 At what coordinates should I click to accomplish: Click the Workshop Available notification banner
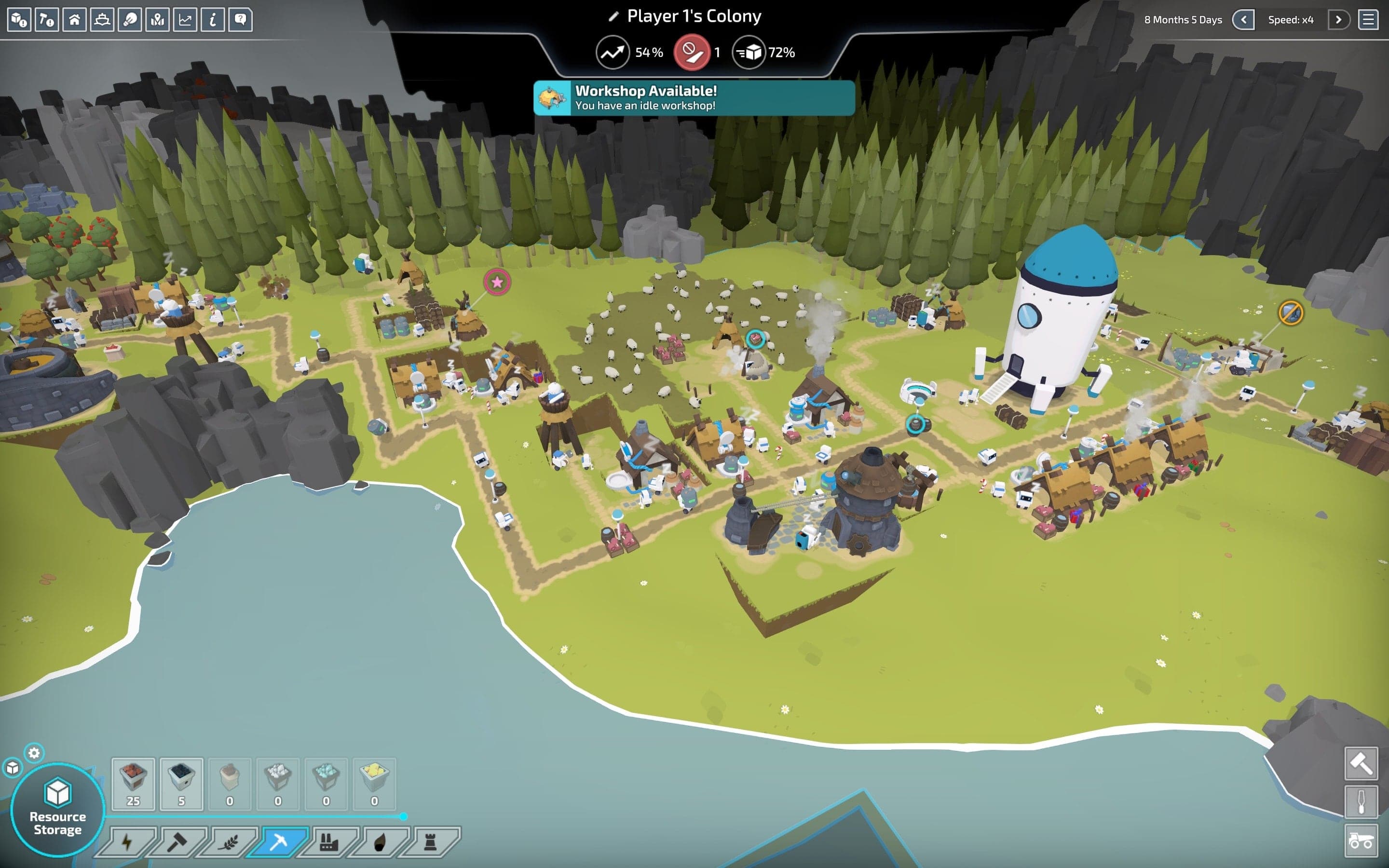pyautogui.click(x=694, y=98)
